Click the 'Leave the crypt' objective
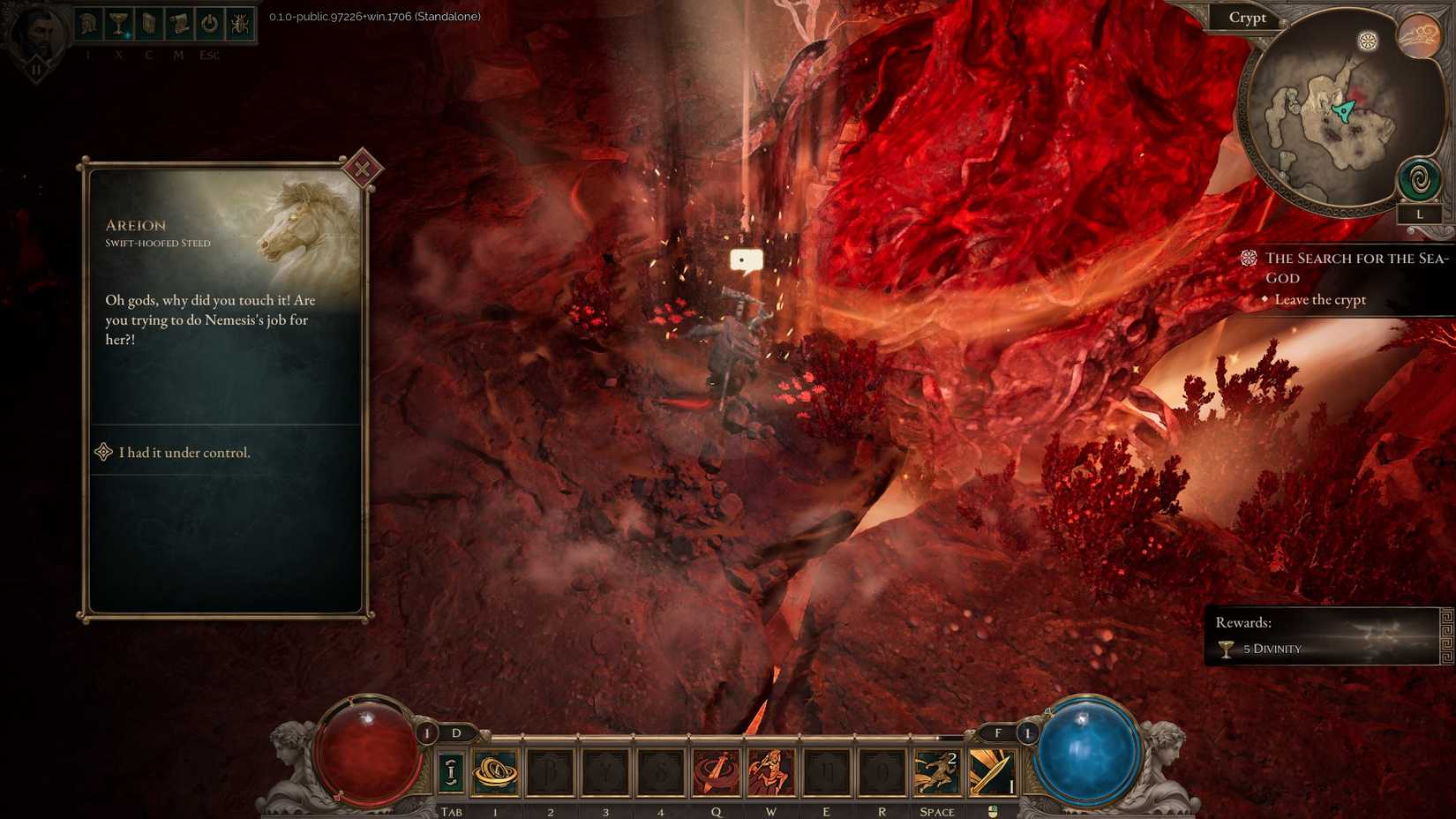 (x=1319, y=300)
